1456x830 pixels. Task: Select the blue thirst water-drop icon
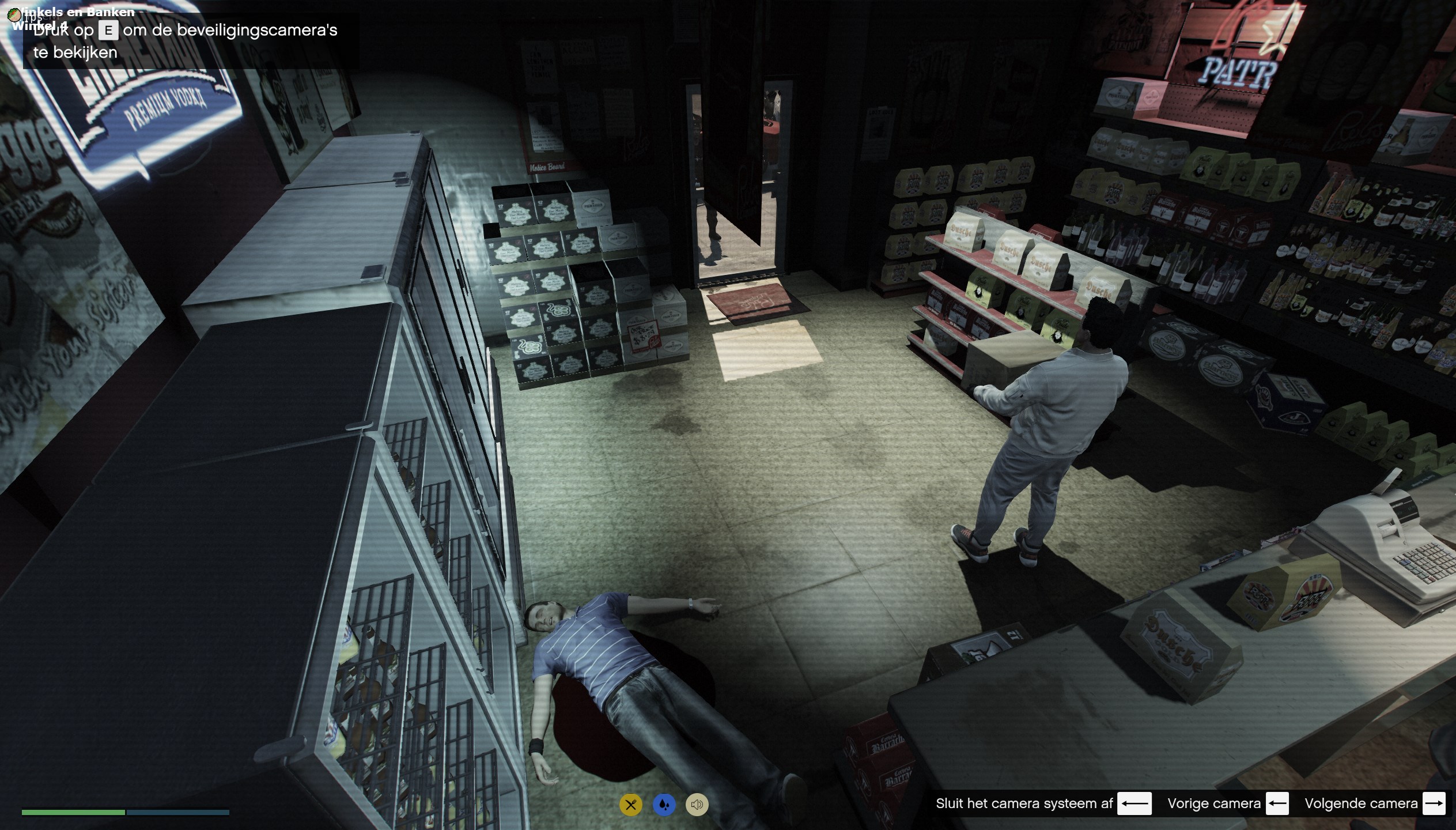point(664,805)
